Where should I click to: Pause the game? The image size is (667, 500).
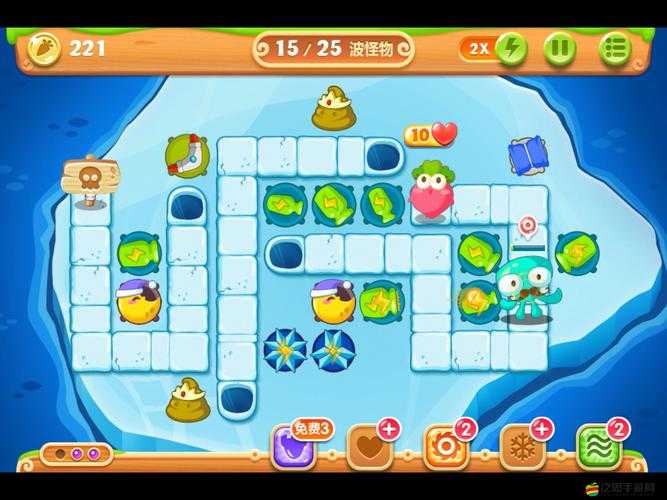pyautogui.click(x=560, y=49)
